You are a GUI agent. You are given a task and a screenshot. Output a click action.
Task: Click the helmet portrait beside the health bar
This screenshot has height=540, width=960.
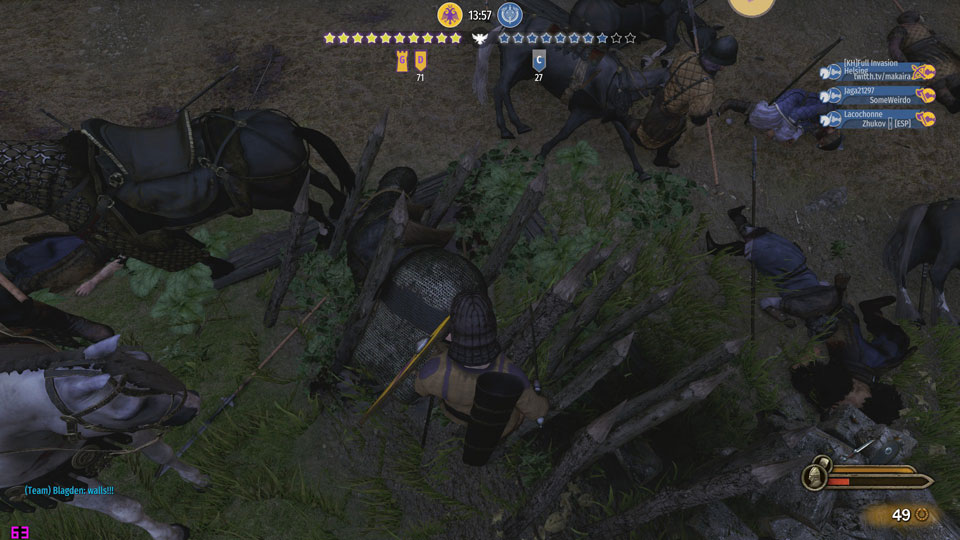point(817,478)
